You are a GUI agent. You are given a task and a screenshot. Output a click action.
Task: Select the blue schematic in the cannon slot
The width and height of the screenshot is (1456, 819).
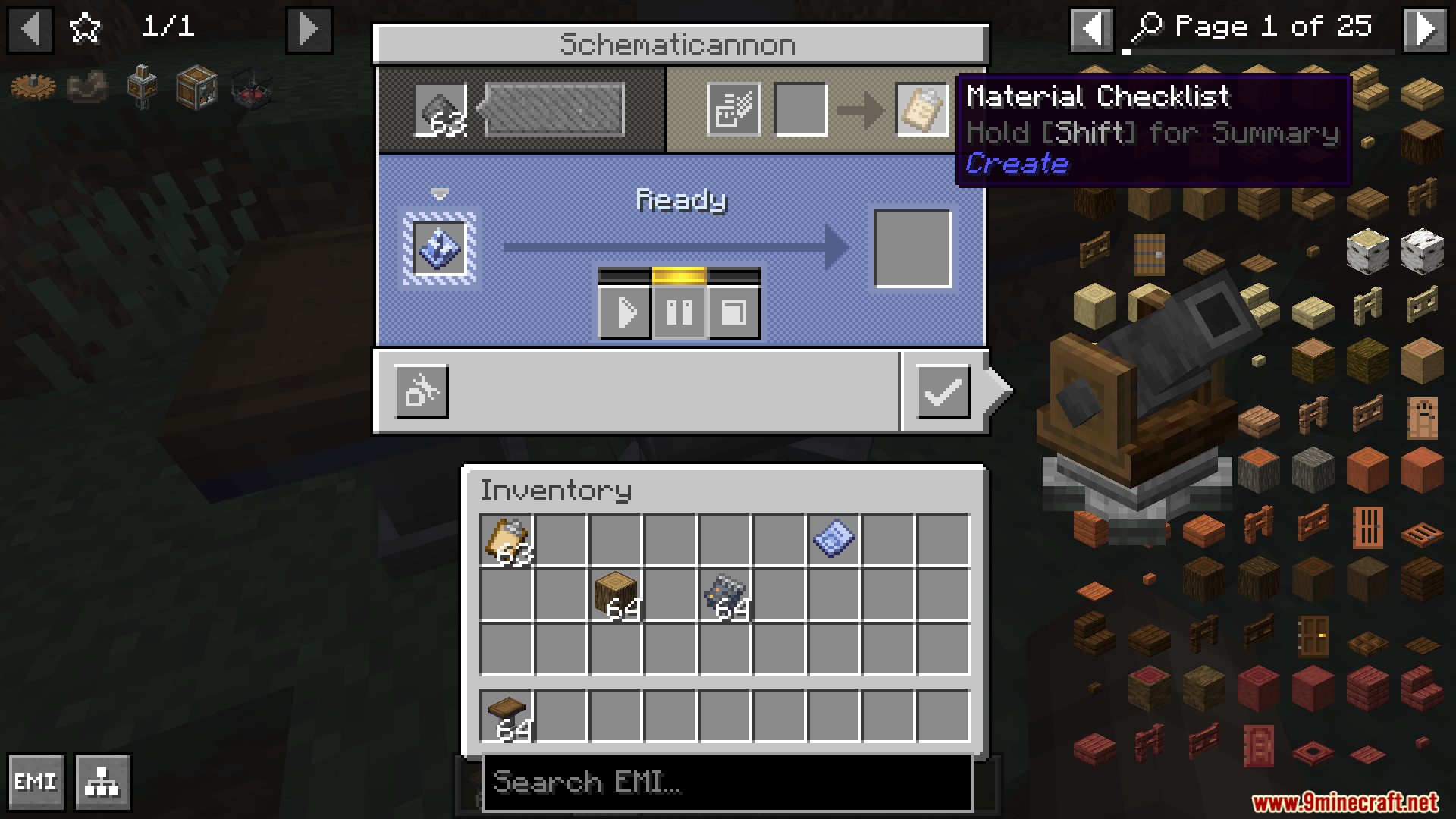coord(439,249)
